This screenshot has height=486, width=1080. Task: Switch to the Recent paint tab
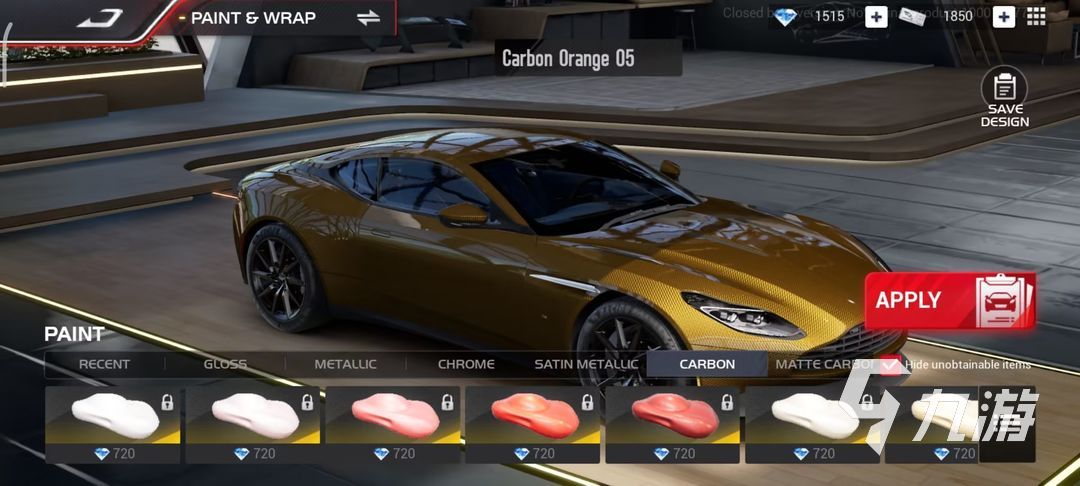pos(104,364)
